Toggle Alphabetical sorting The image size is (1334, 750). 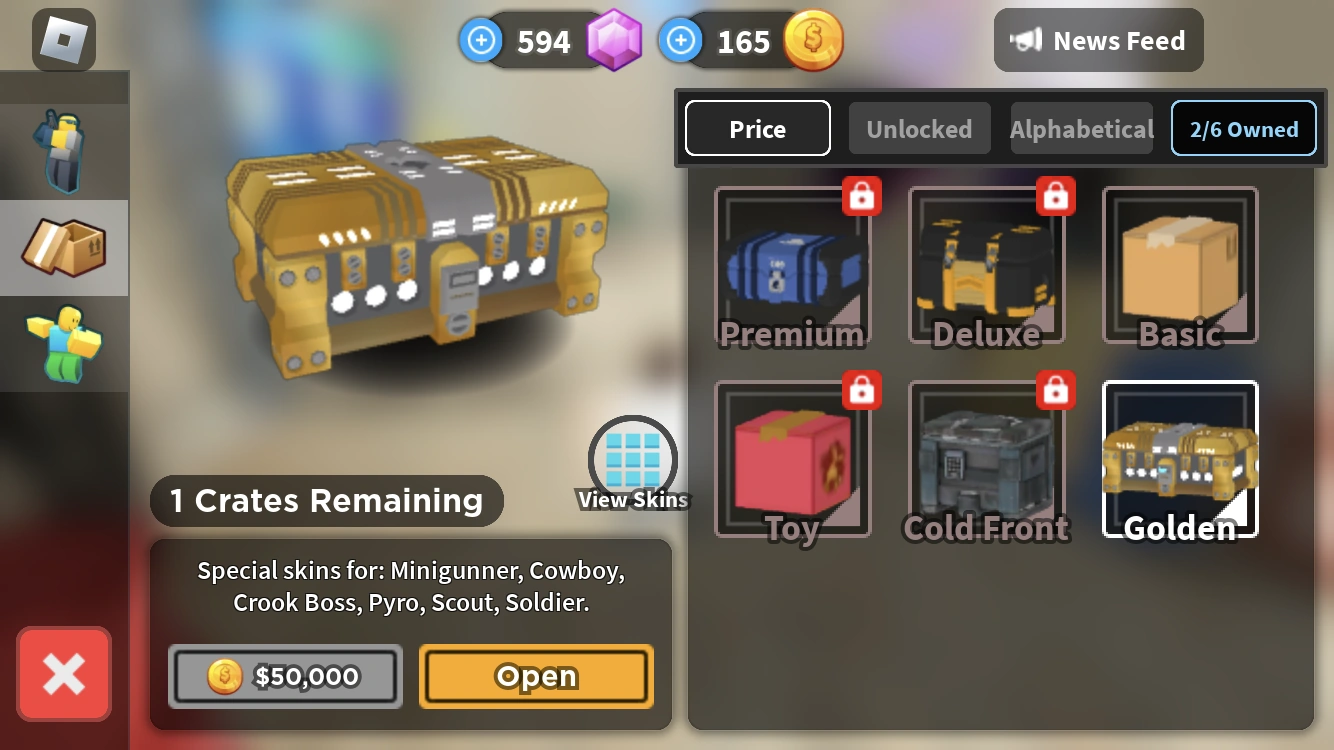pyautogui.click(x=1081, y=128)
